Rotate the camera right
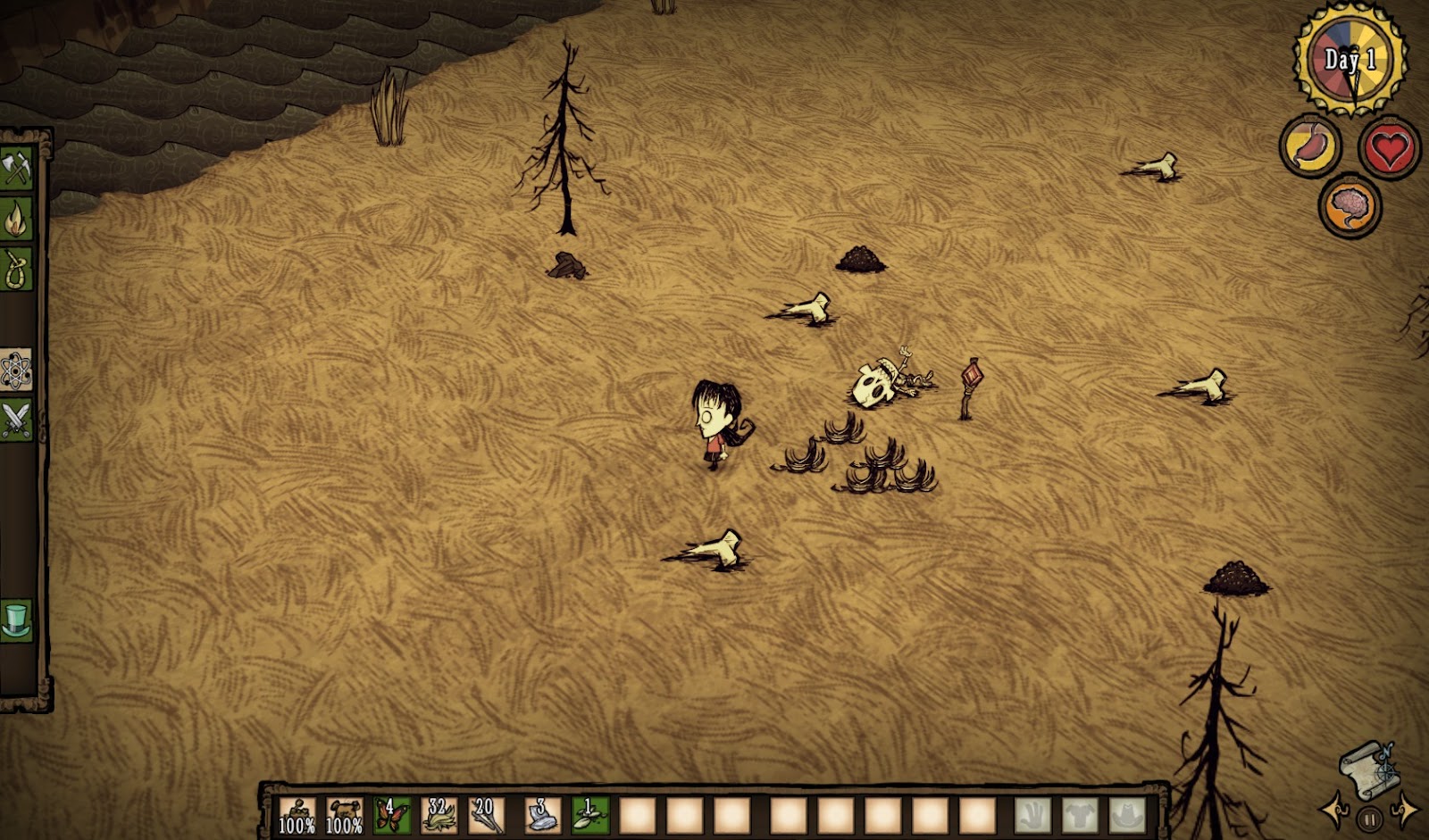 tap(1405, 807)
